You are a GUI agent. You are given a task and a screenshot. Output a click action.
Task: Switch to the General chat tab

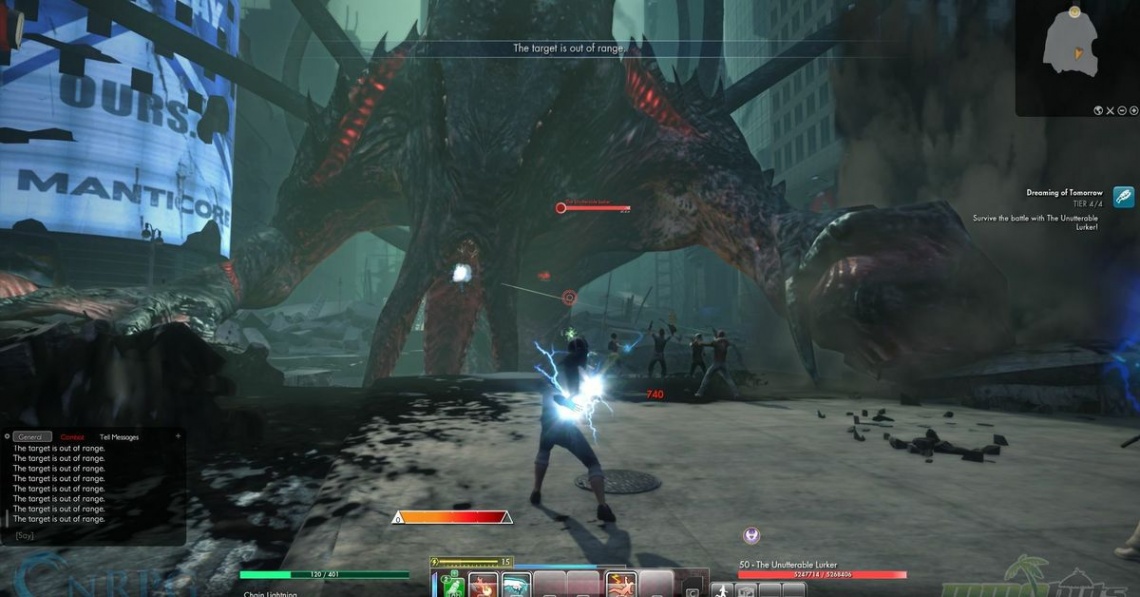pos(31,437)
